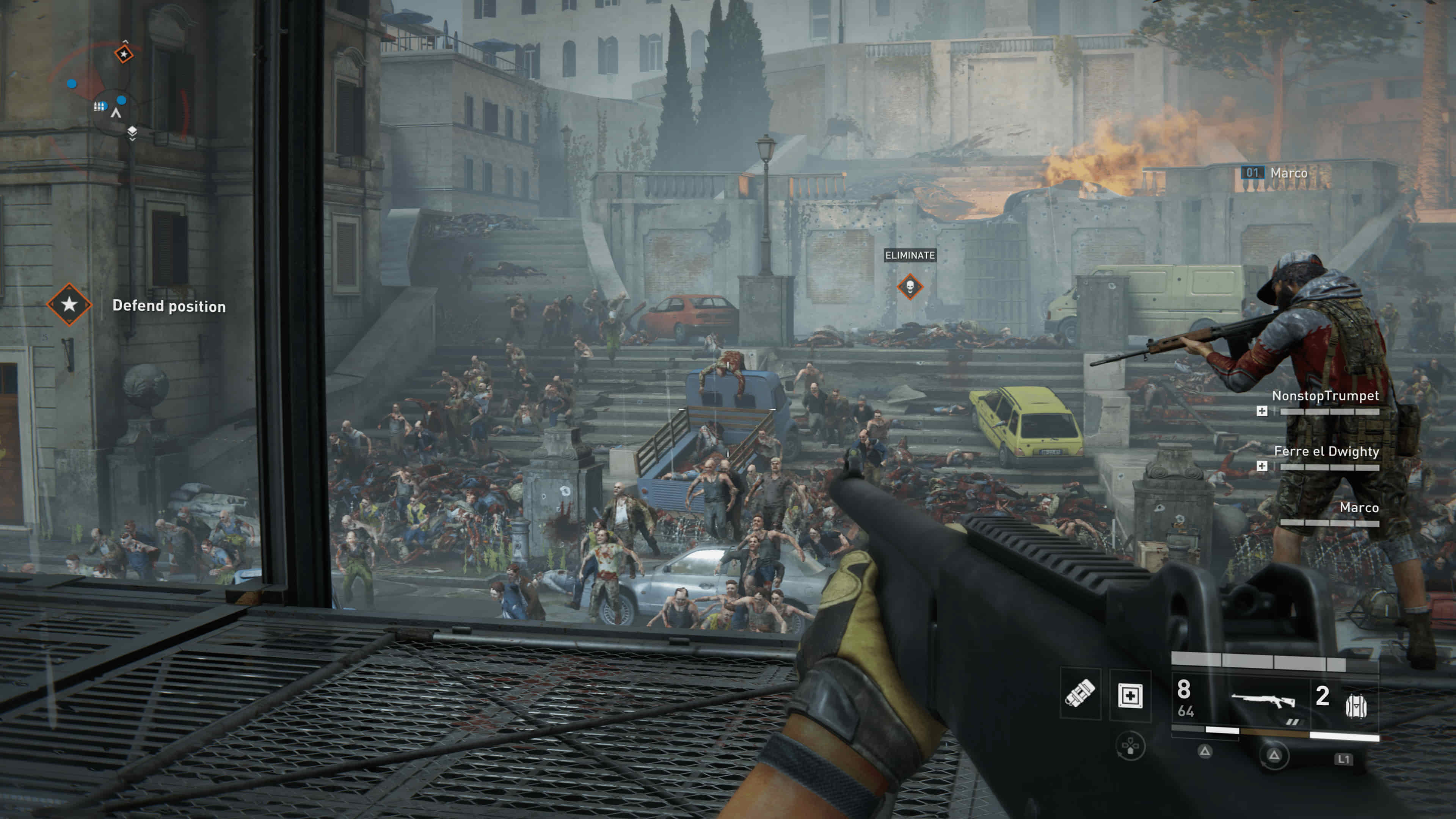Choose Ferre el Dwighty in the teammate list

click(1326, 451)
